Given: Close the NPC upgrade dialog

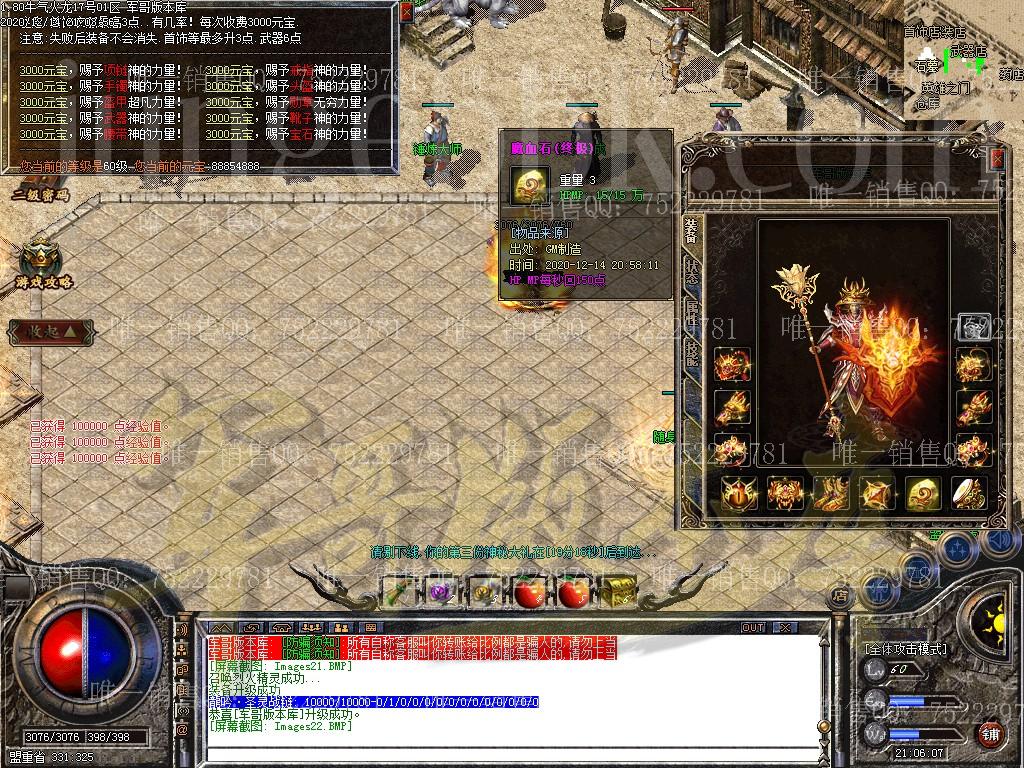Looking at the screenshot, I should (405, 12).
